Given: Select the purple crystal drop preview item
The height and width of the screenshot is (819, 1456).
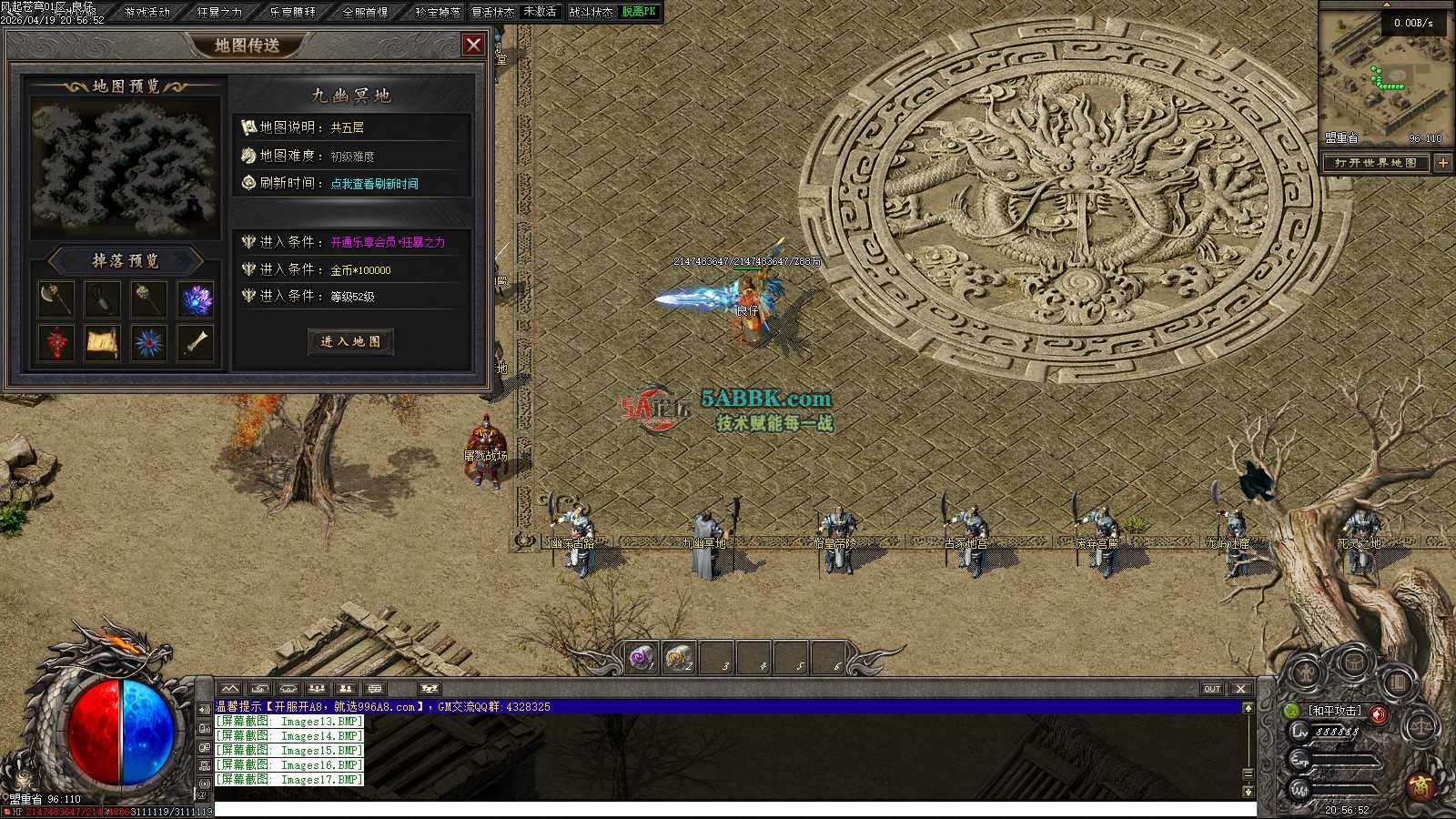Looking at the screenshot, I should point(196,298).
